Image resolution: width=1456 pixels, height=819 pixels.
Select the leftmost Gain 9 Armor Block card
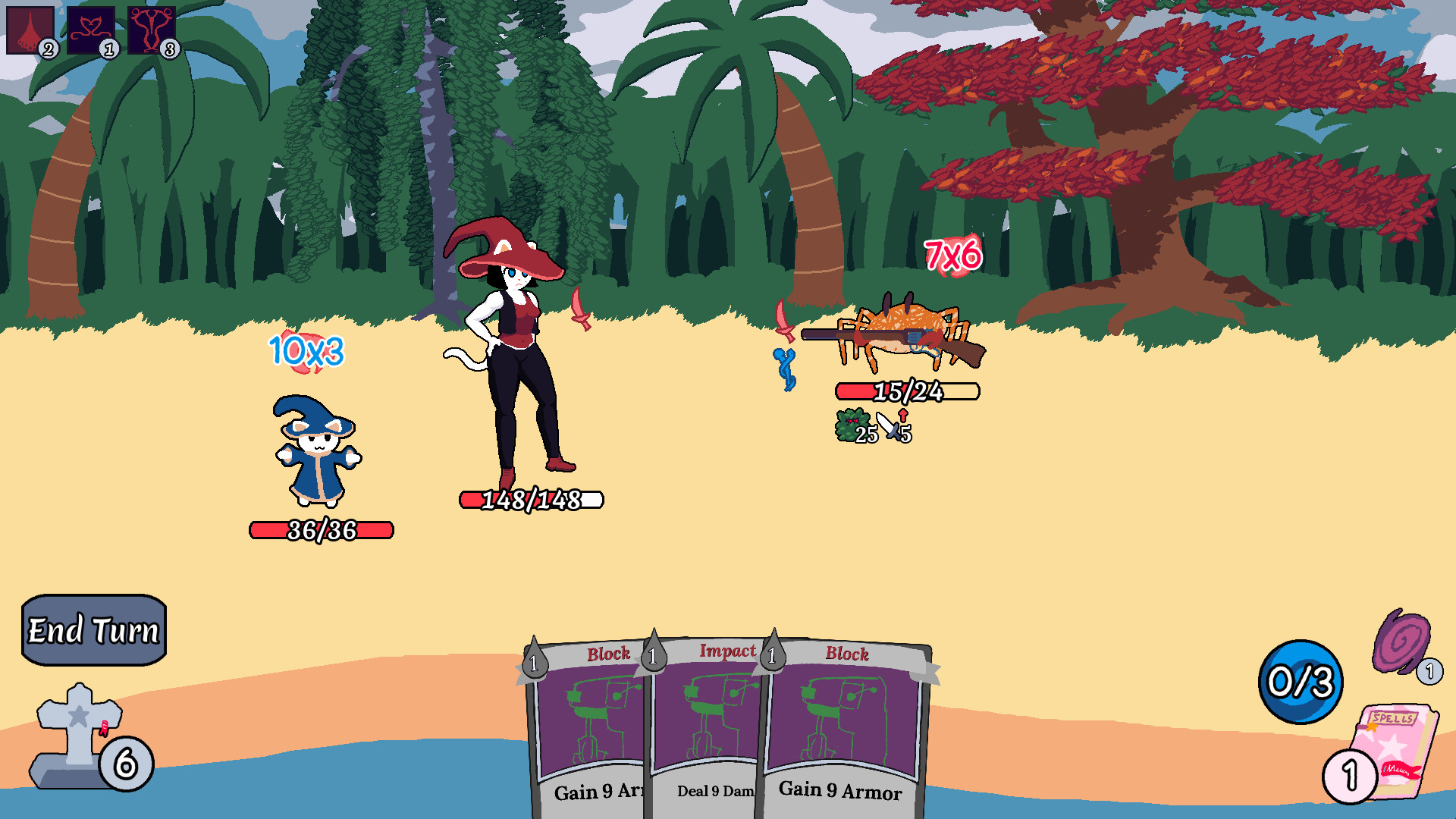point(591,720)
